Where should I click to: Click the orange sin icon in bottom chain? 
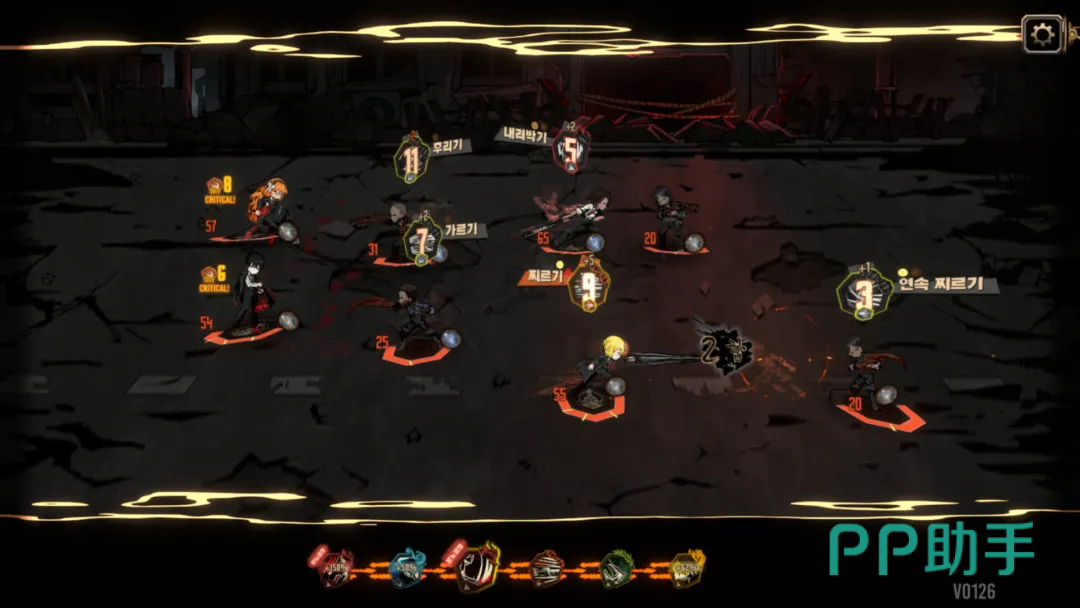547,568
